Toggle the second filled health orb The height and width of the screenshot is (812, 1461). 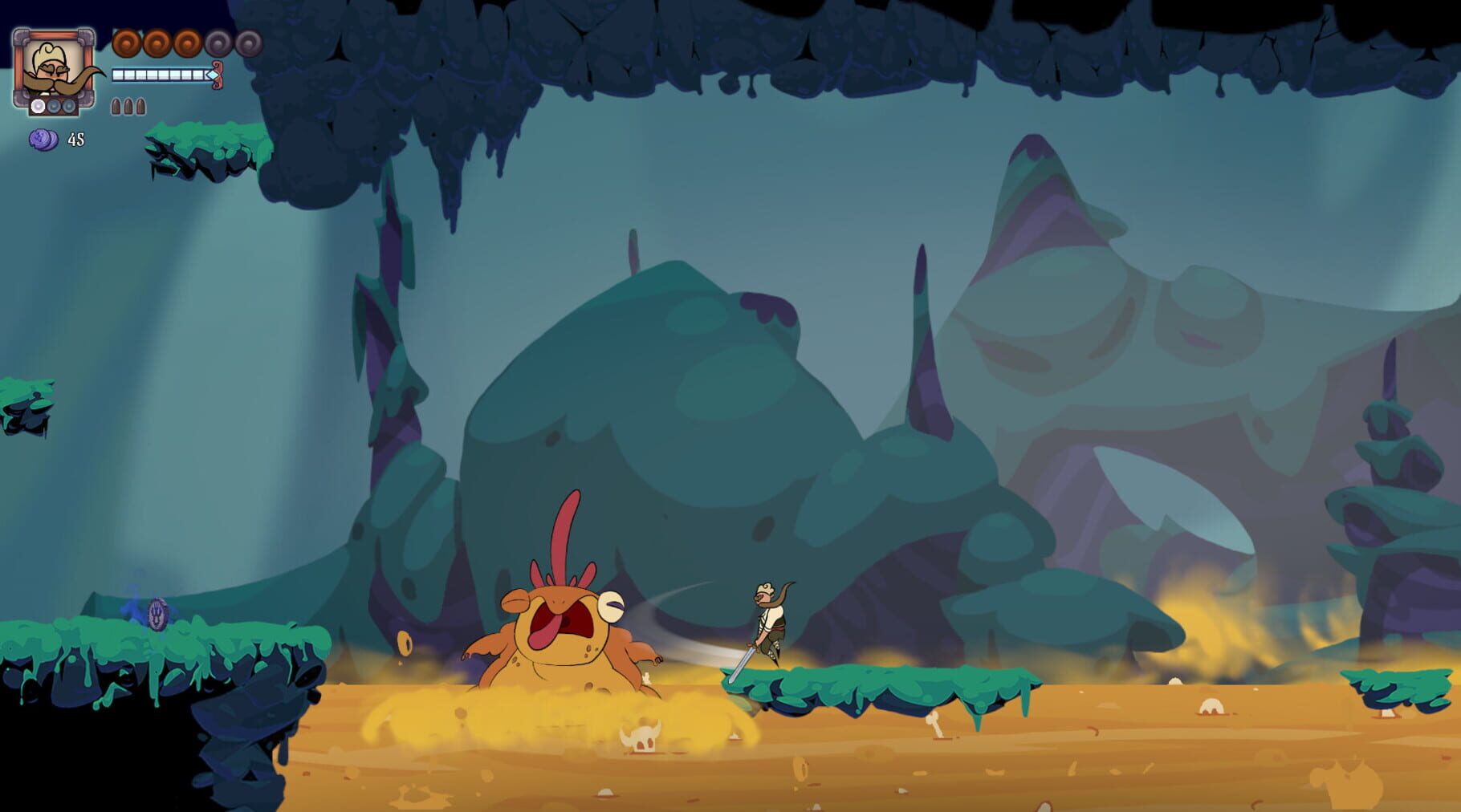point(157,43)
